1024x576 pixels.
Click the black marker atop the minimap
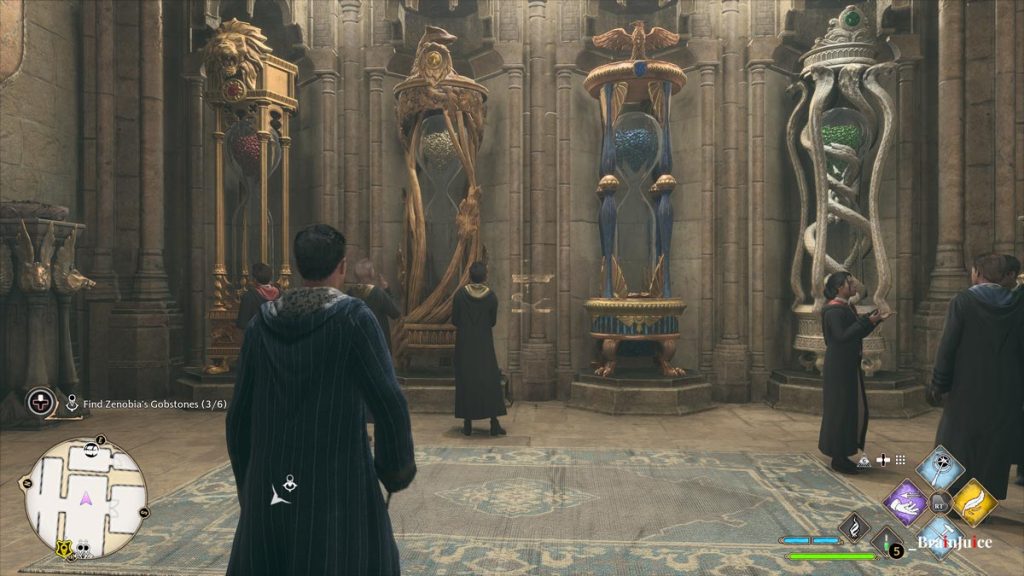pos(100,440)
